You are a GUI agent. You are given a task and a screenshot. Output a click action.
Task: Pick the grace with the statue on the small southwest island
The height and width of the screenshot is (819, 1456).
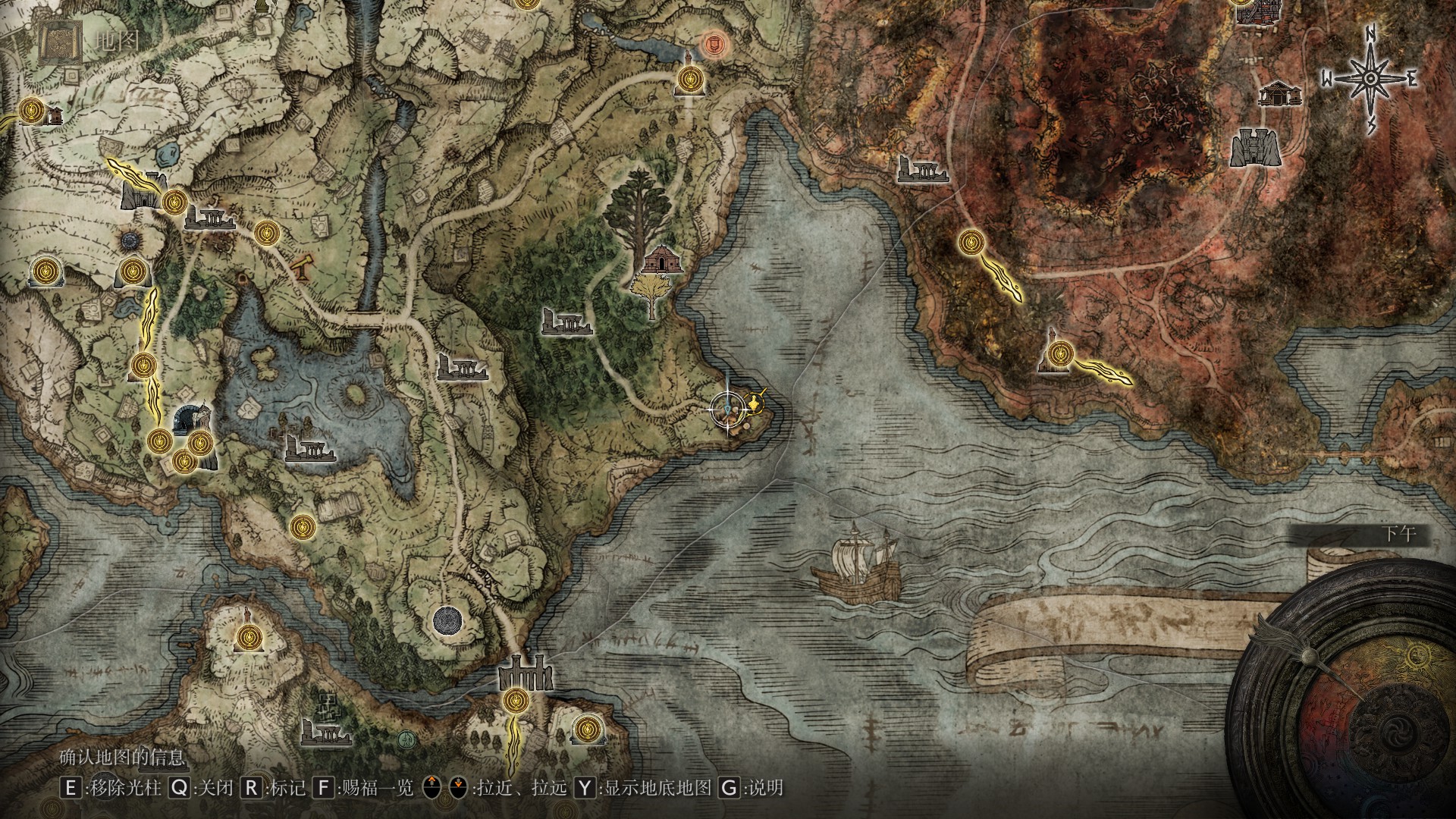click(246, 638)
